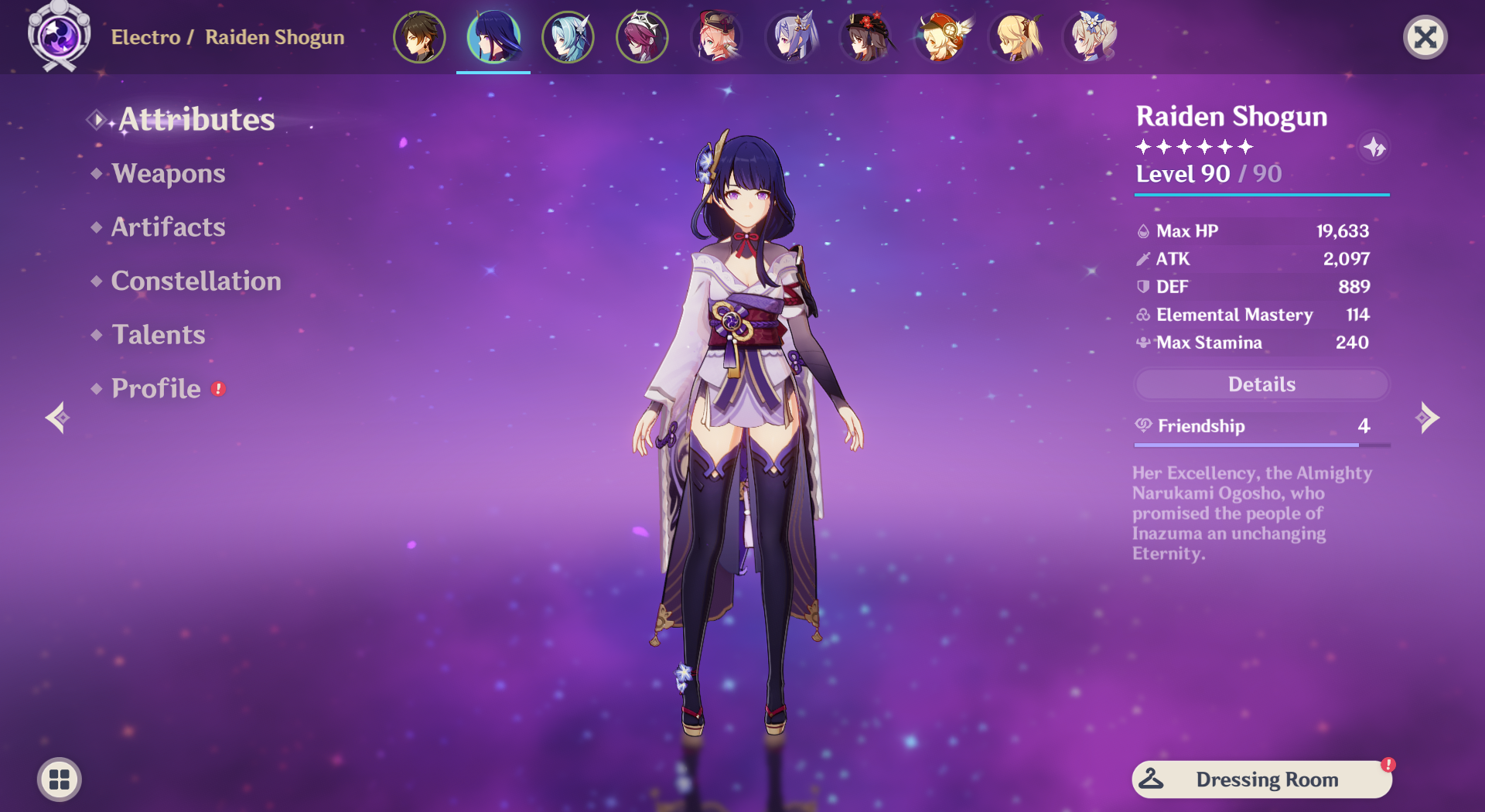The width and height of the screenshot is (1485, 812).
Task: Click the ATK stat row icon
Action: [x=1142, y=259]
